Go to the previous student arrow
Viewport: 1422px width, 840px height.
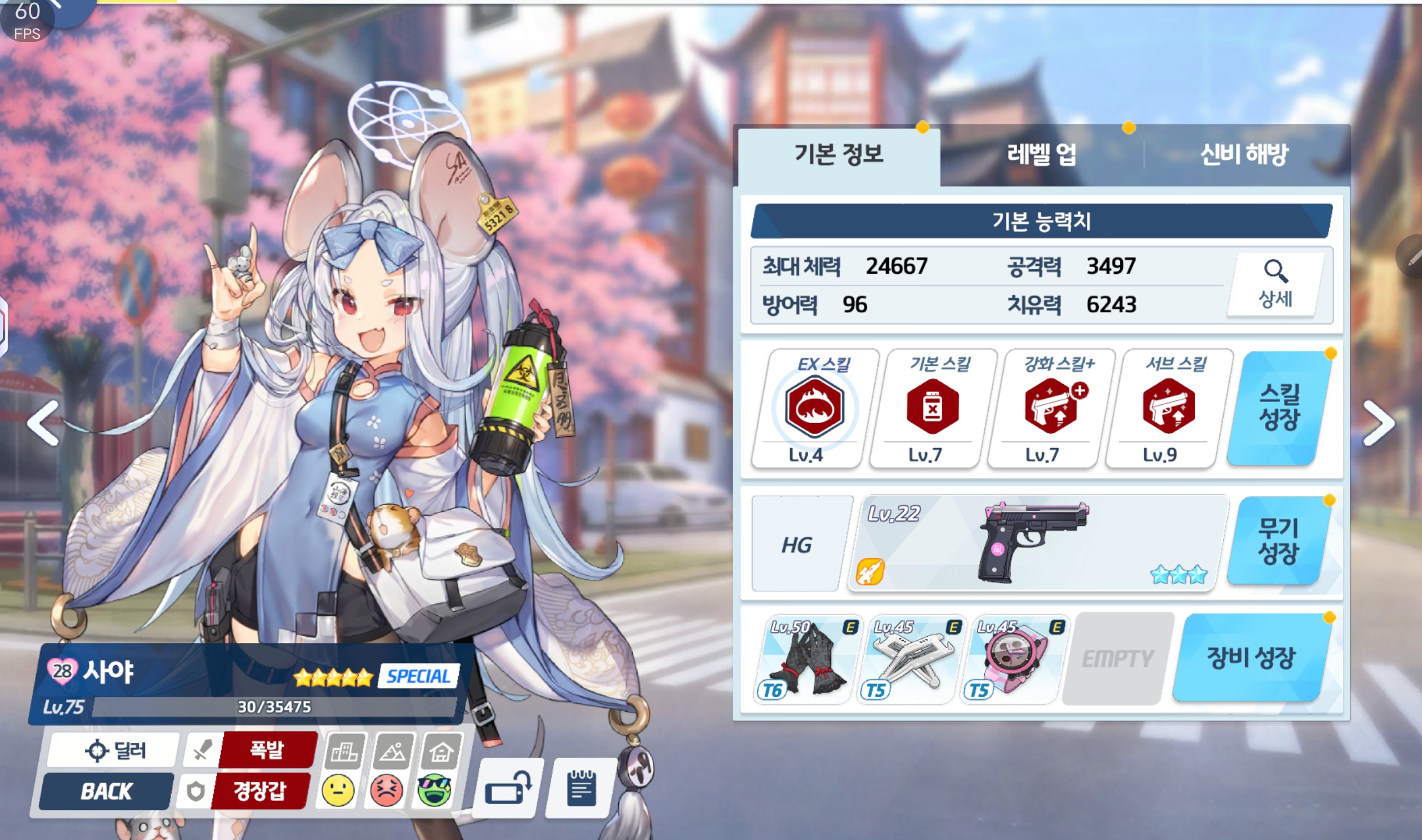click(x=44, y=423)
